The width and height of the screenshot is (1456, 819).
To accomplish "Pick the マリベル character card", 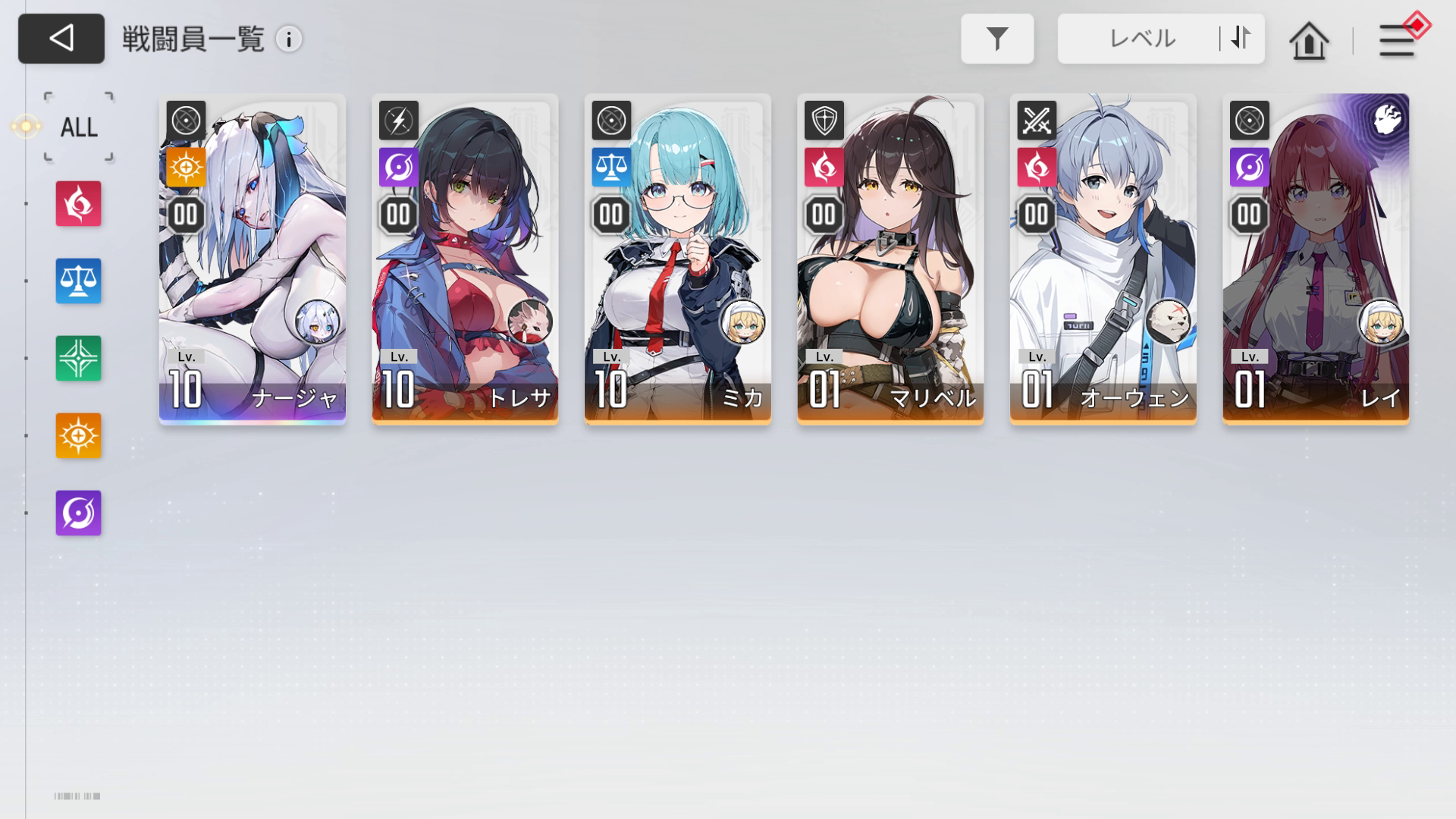I will (x=890, y=258).
